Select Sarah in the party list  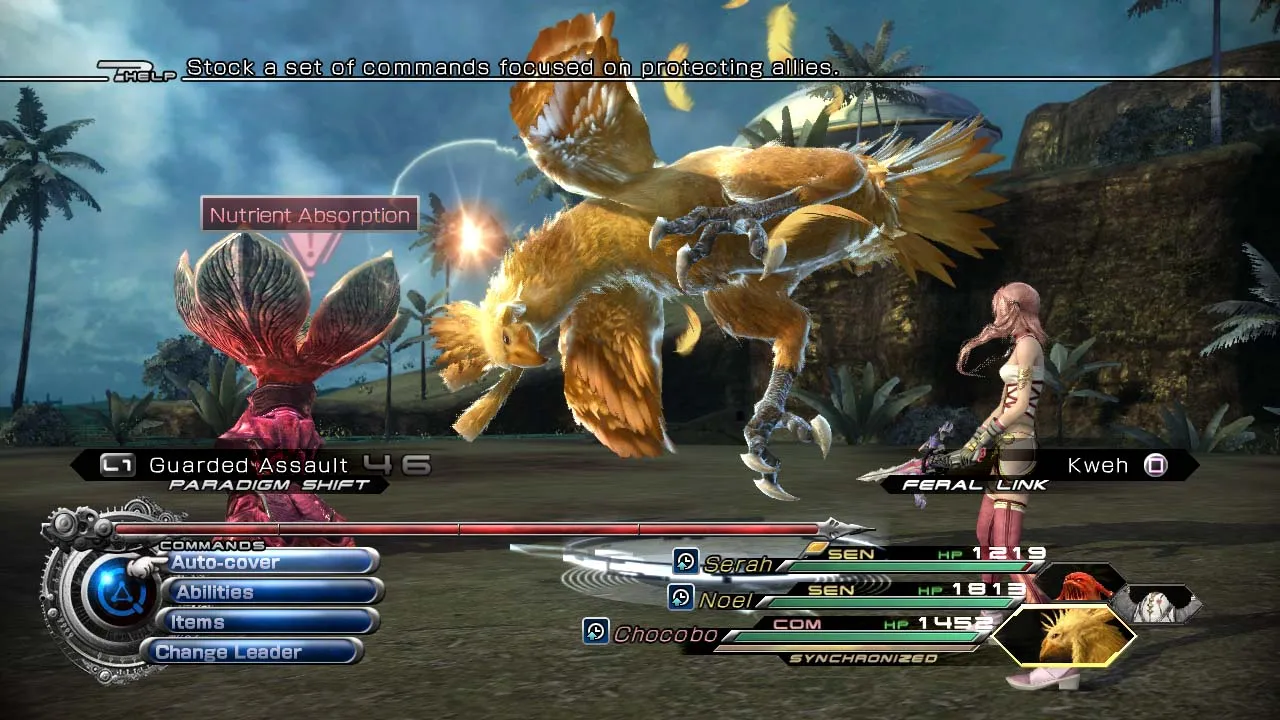pos(737,564)
